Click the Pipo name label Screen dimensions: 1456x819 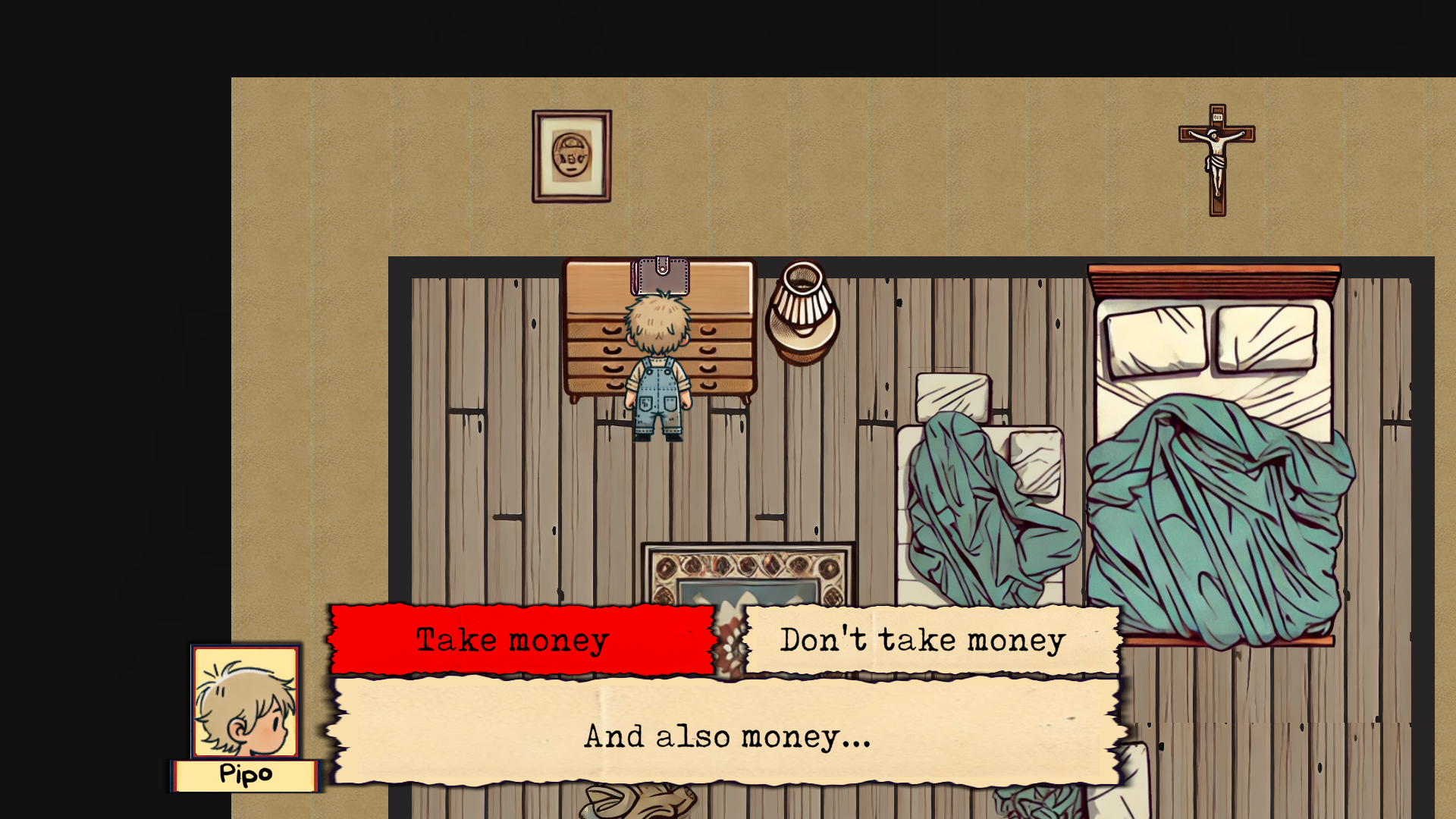tap(244, 774)
